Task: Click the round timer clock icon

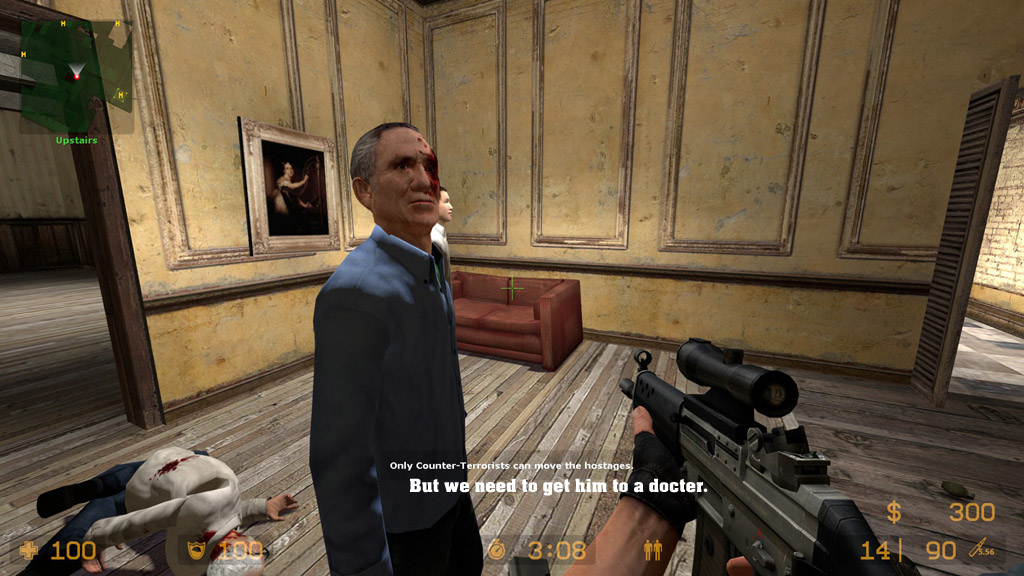Action: (x=498, y=549)
